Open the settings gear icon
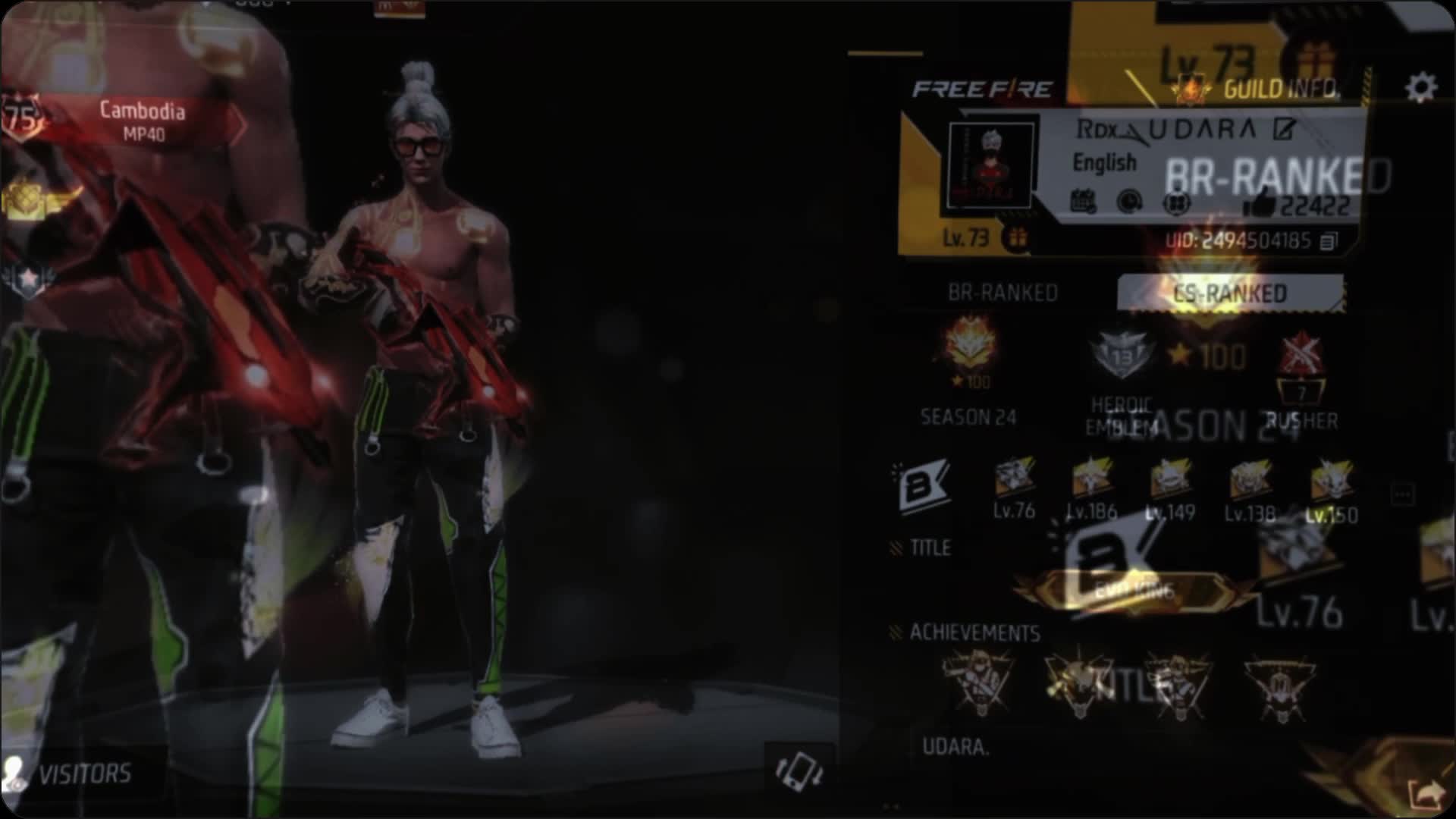 [x=1420, y=88]
